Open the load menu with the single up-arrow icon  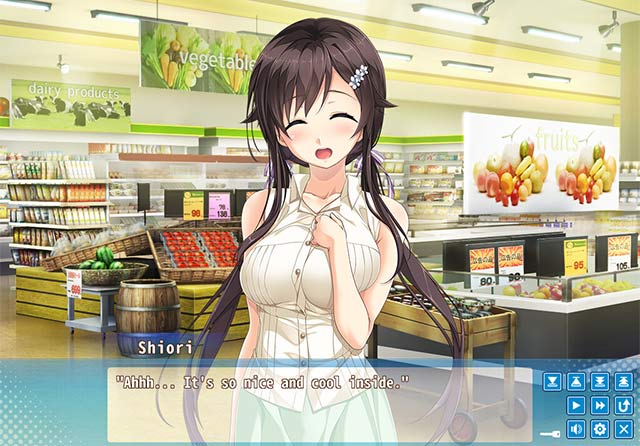pyautogui.click(x=576, y=381)
